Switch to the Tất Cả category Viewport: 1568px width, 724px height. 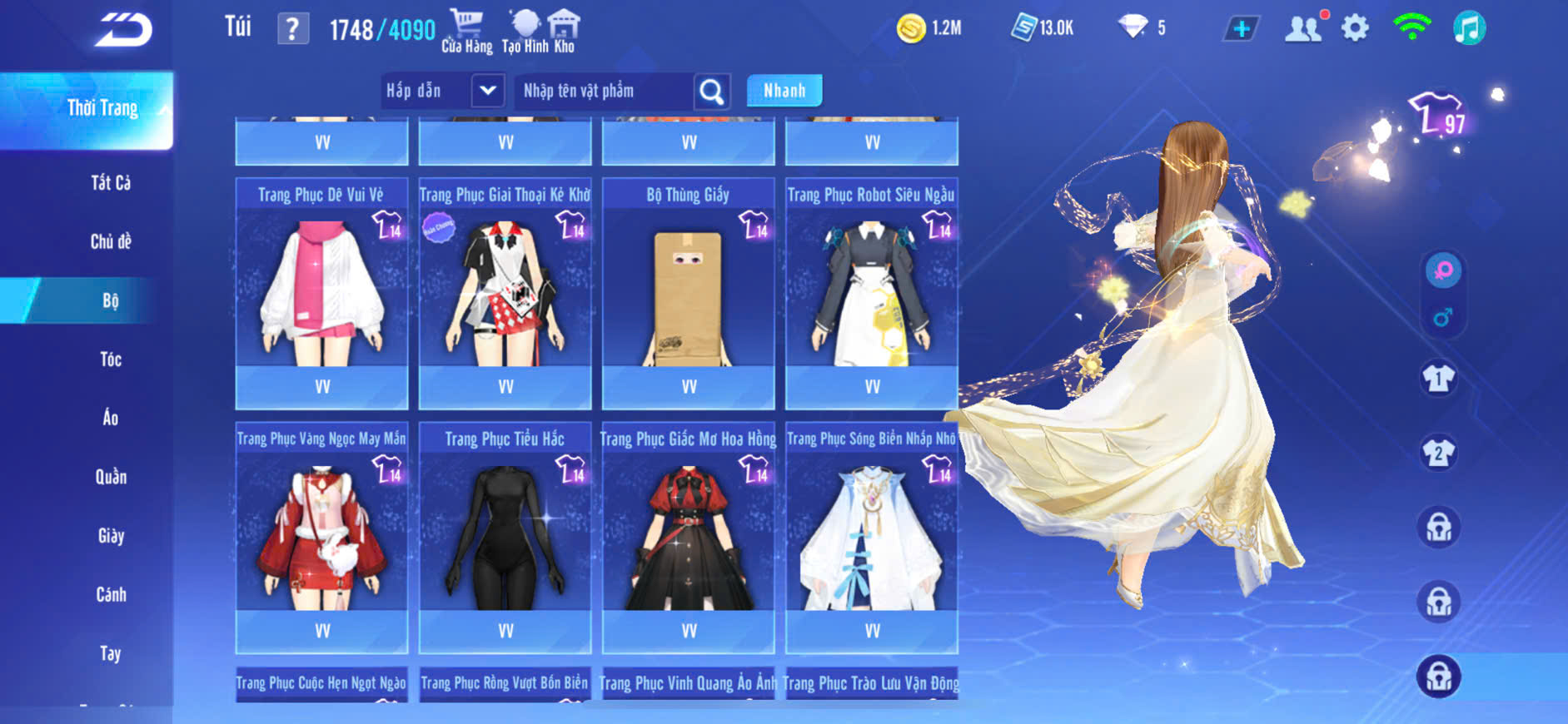111,183
